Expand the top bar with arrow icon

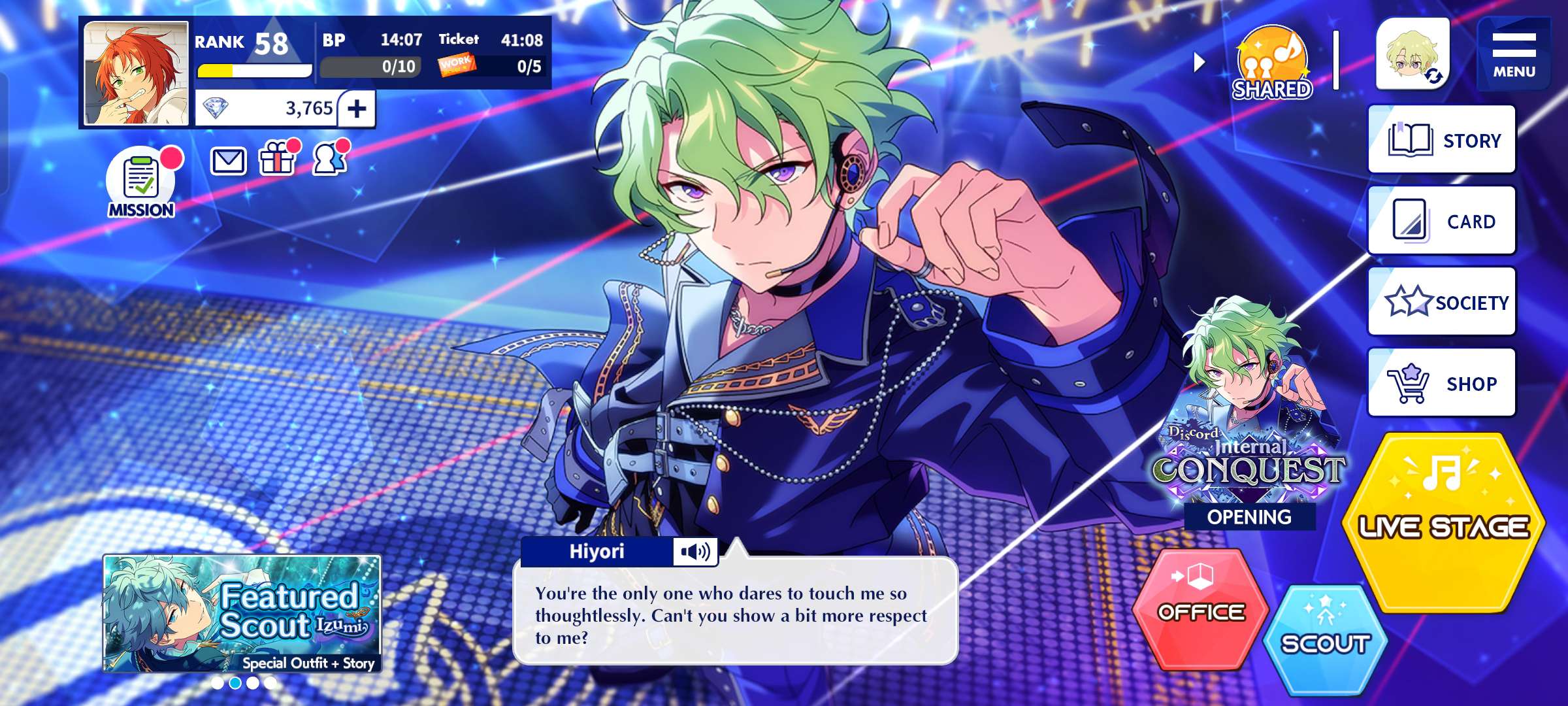click(x=1199, y=63)
